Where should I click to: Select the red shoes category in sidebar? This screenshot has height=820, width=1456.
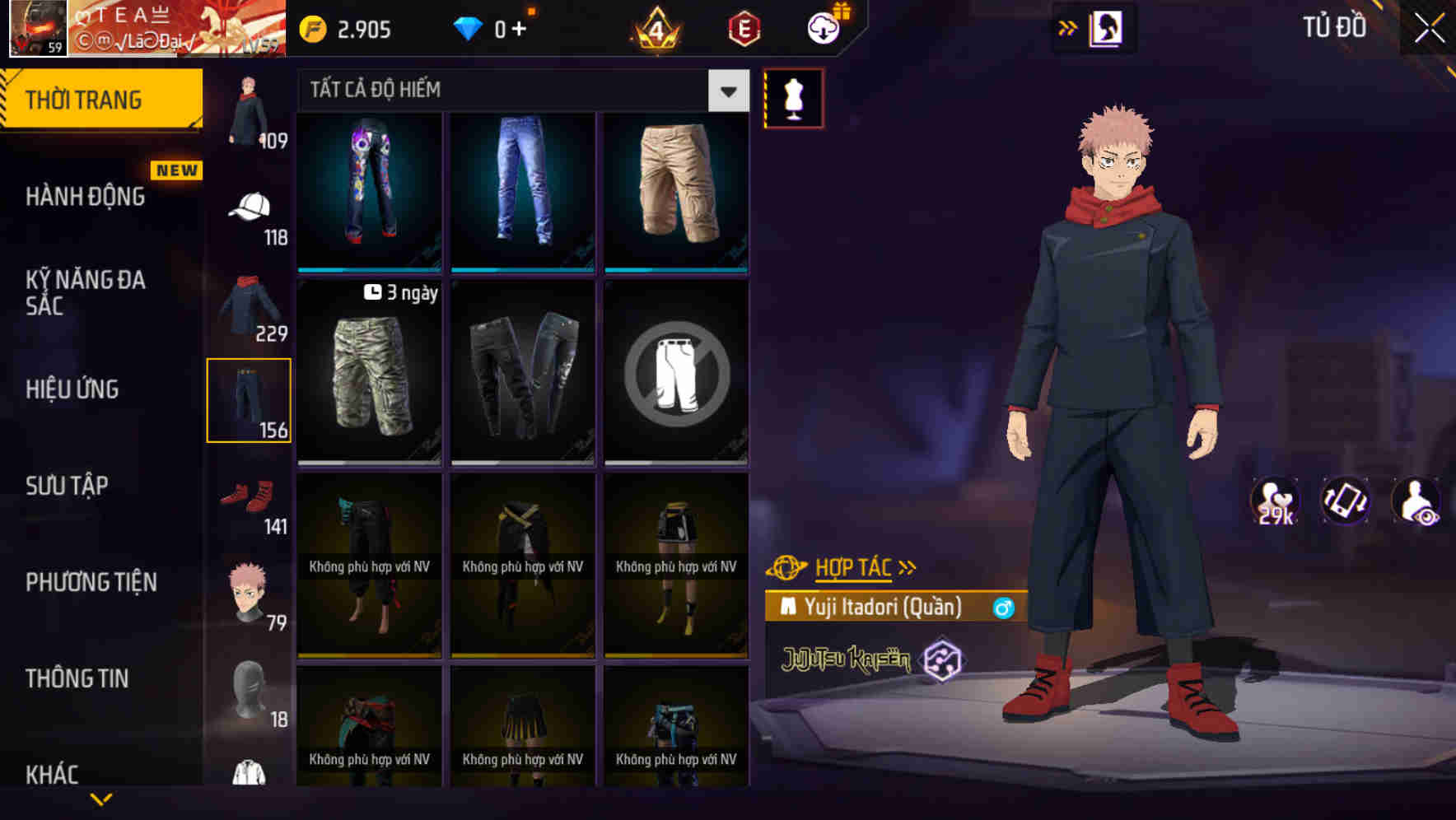click(247, 495)
